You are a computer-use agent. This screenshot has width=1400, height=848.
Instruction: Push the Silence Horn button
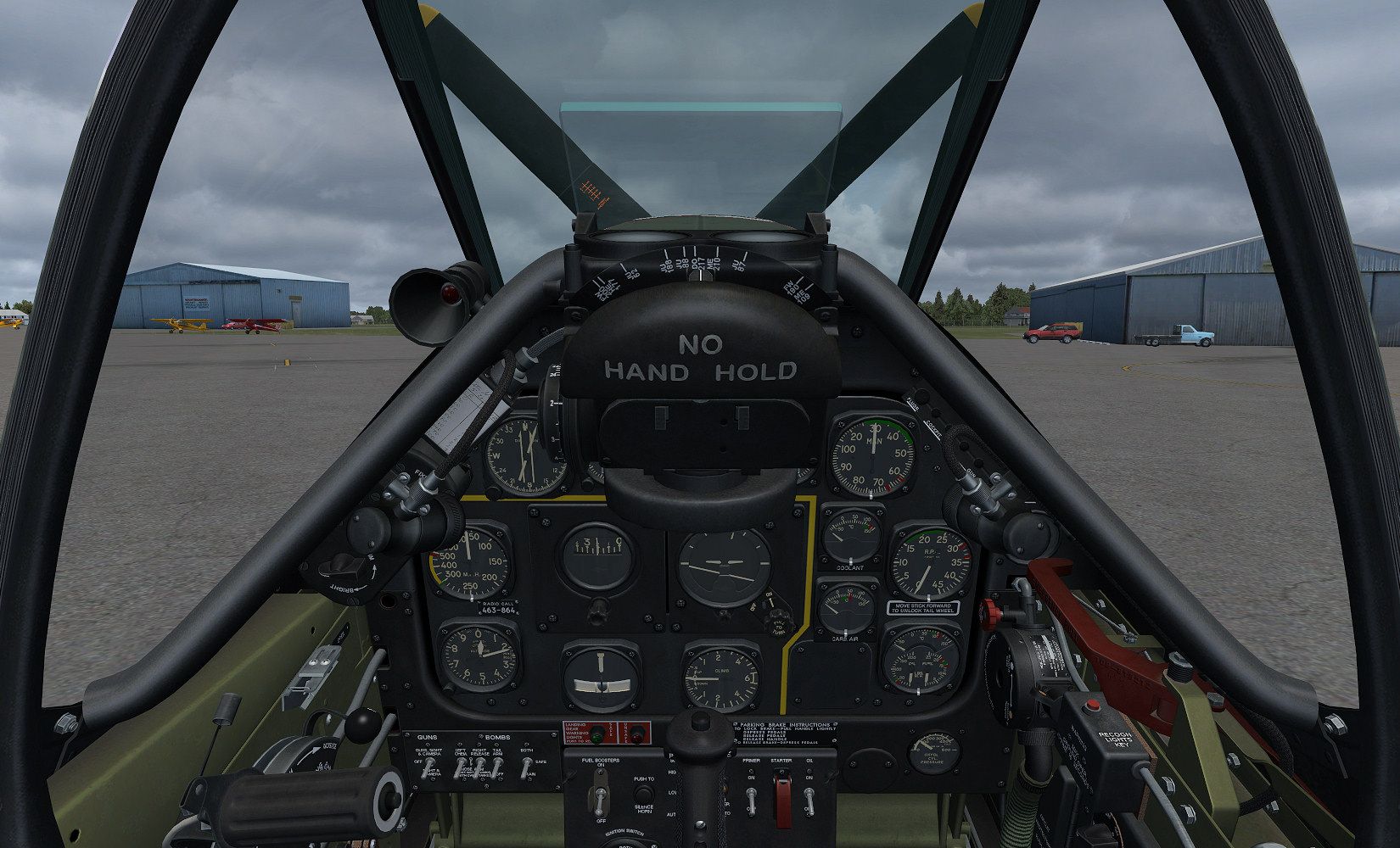coord(642,792)
